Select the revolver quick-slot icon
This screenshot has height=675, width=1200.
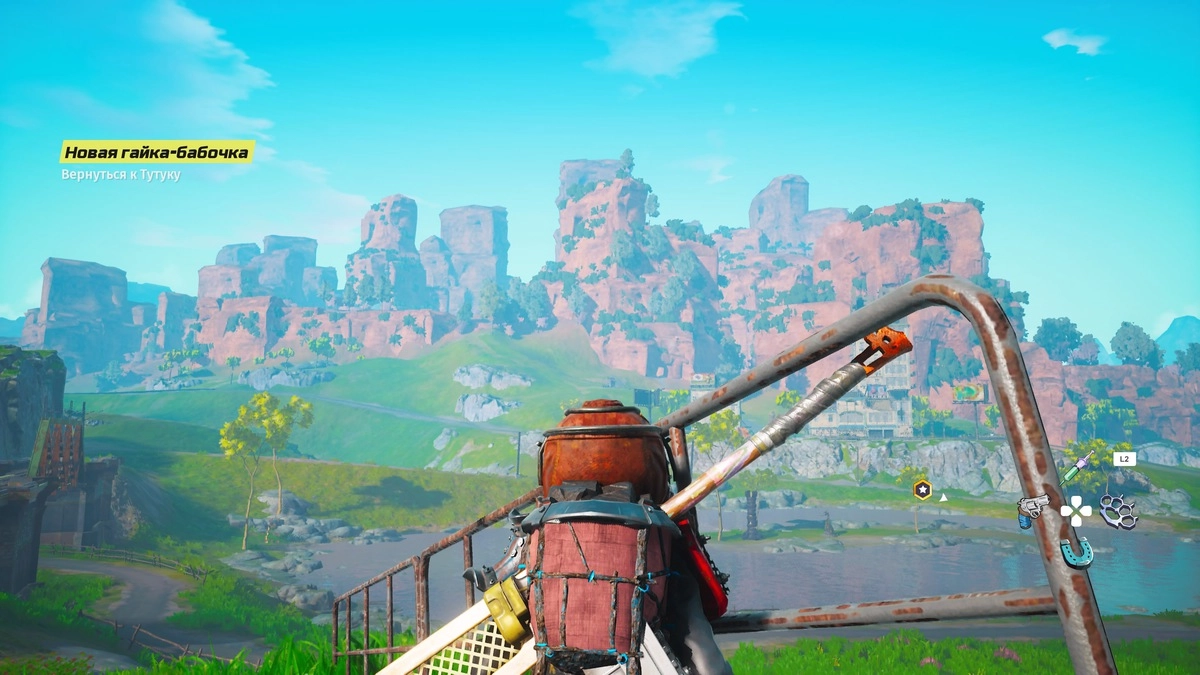coord(1031,509)
